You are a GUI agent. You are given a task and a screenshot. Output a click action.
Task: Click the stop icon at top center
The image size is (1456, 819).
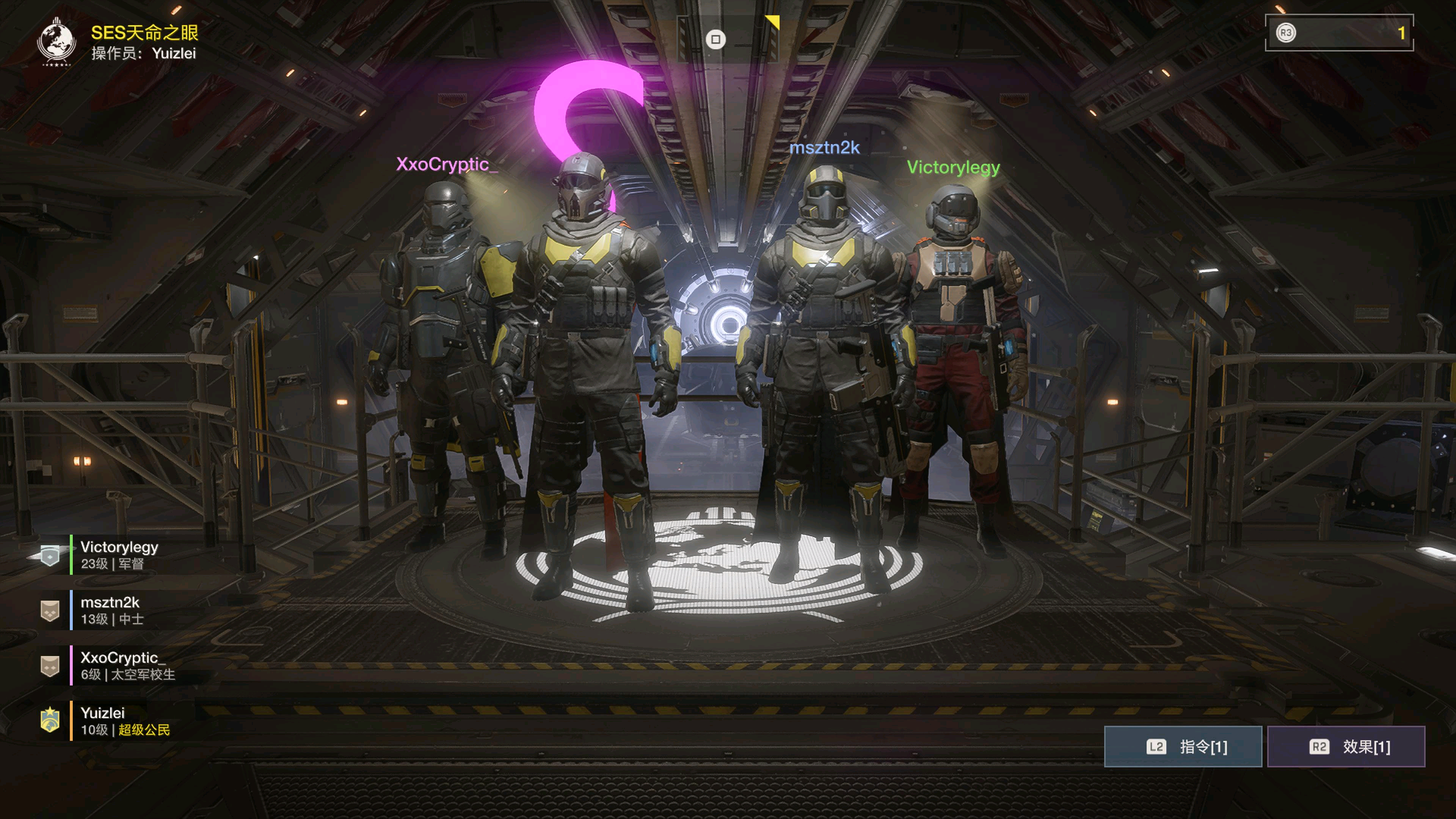715,39
